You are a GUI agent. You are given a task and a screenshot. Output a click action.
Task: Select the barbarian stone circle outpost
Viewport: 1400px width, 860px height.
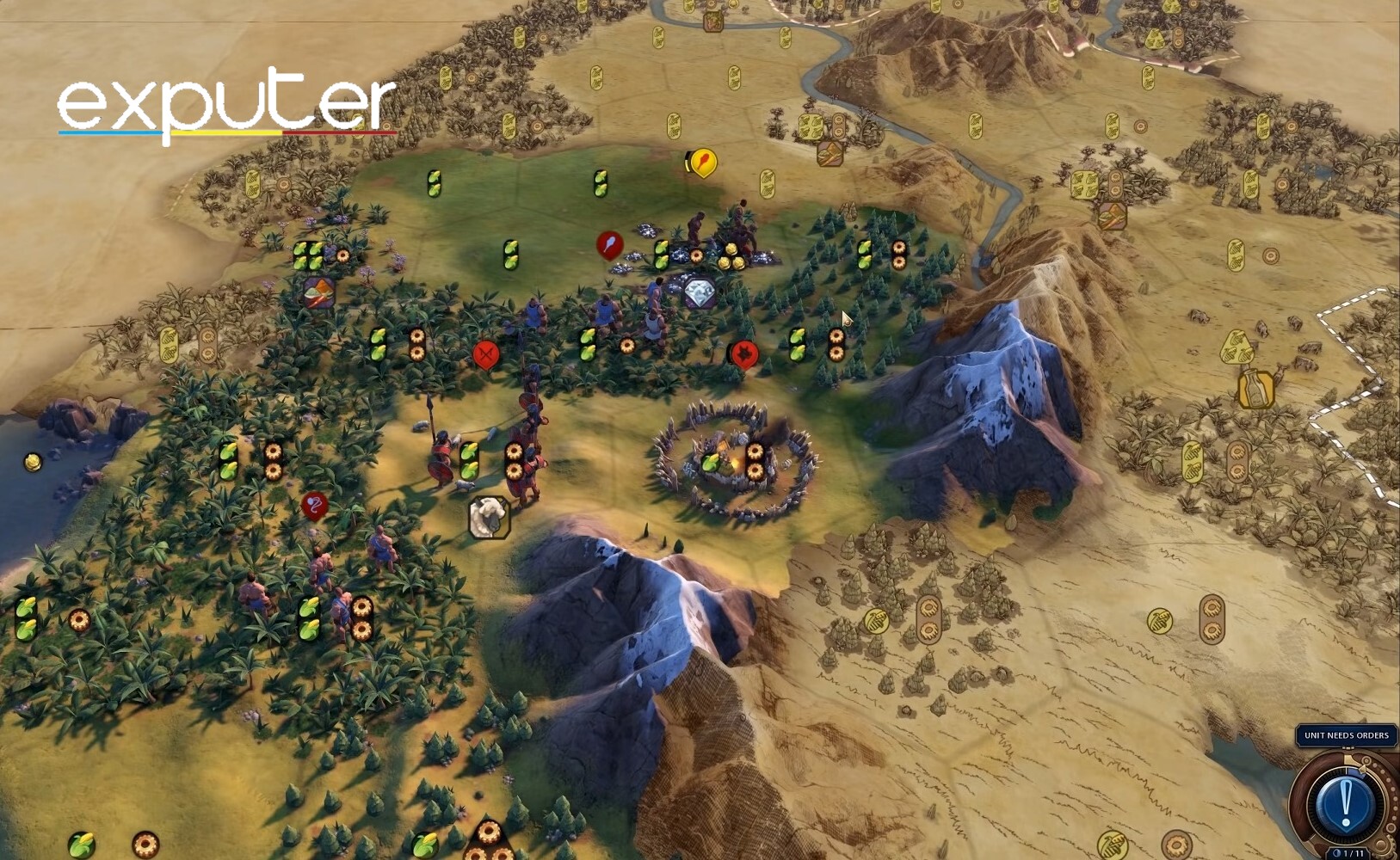(731, 456)
